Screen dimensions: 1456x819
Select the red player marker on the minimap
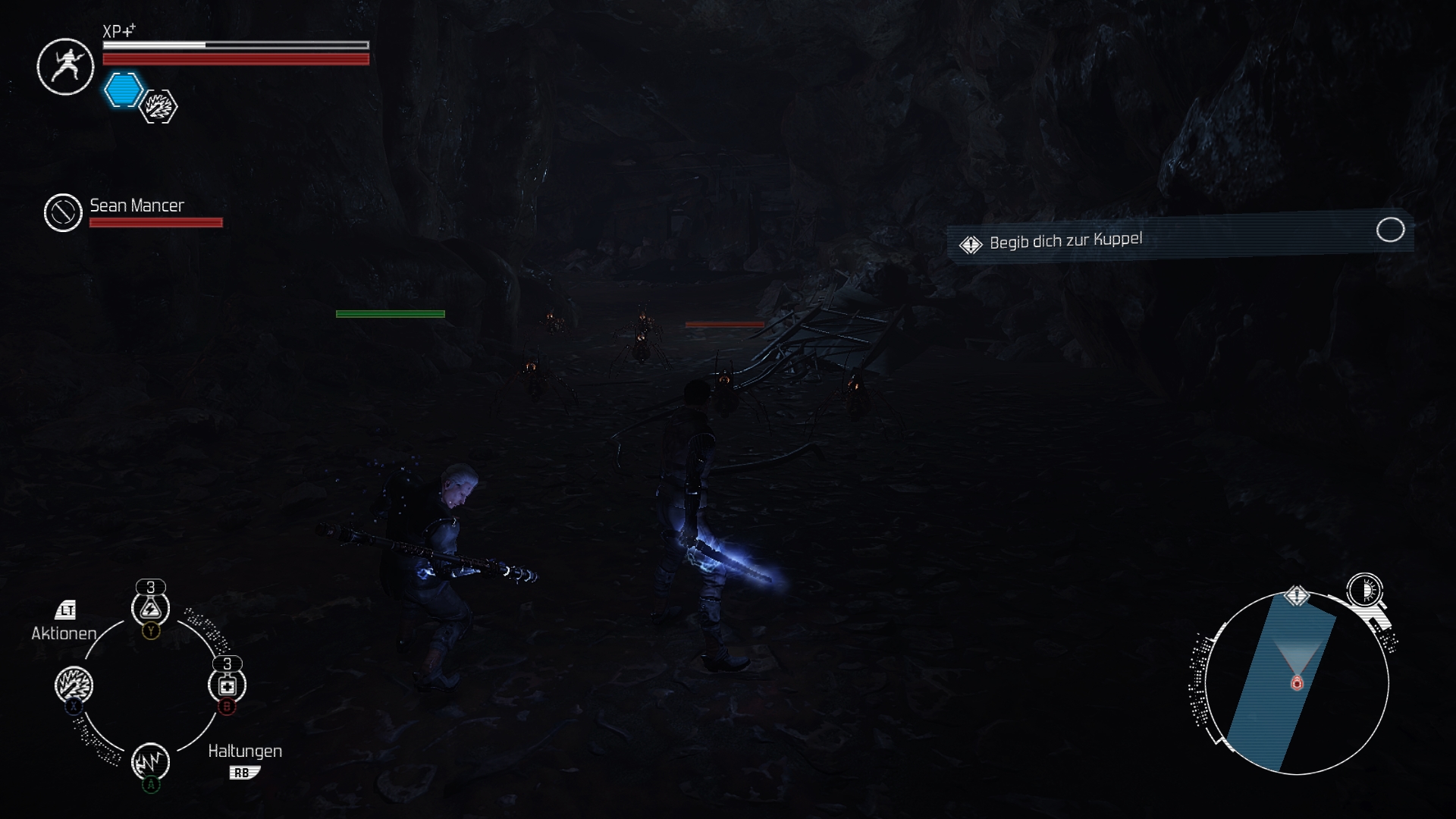1297,683
